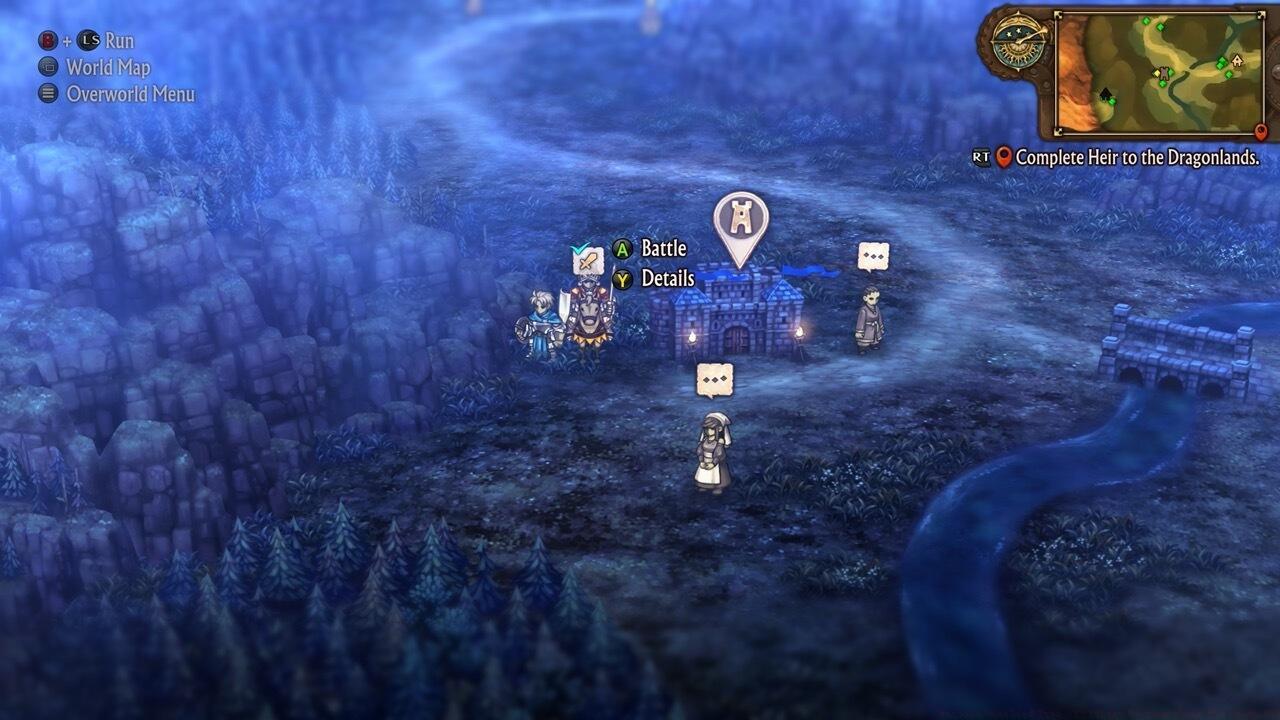Click the red destination pin inside the minimap
Viewport: 1280px width, 720px height.
click(x=1260, y=132)
